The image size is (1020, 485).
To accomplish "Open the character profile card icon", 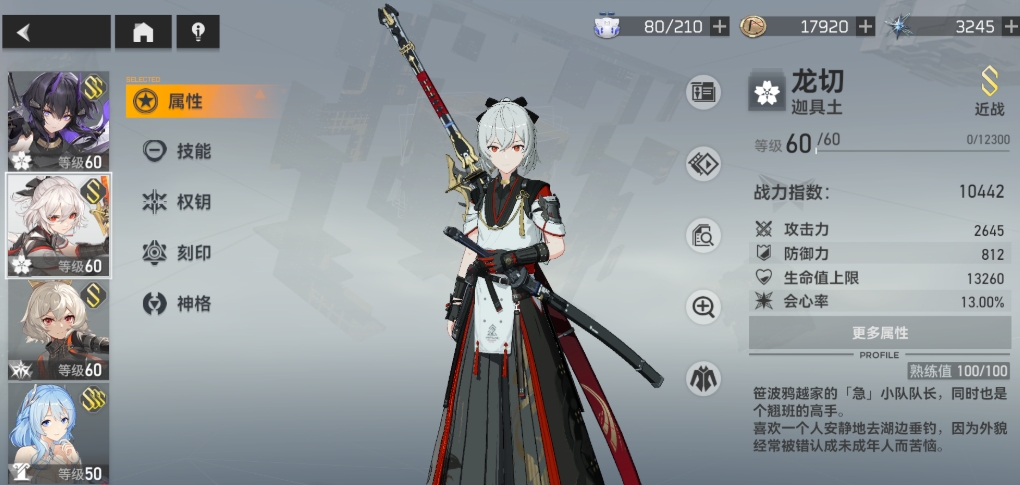I will 703,93.
